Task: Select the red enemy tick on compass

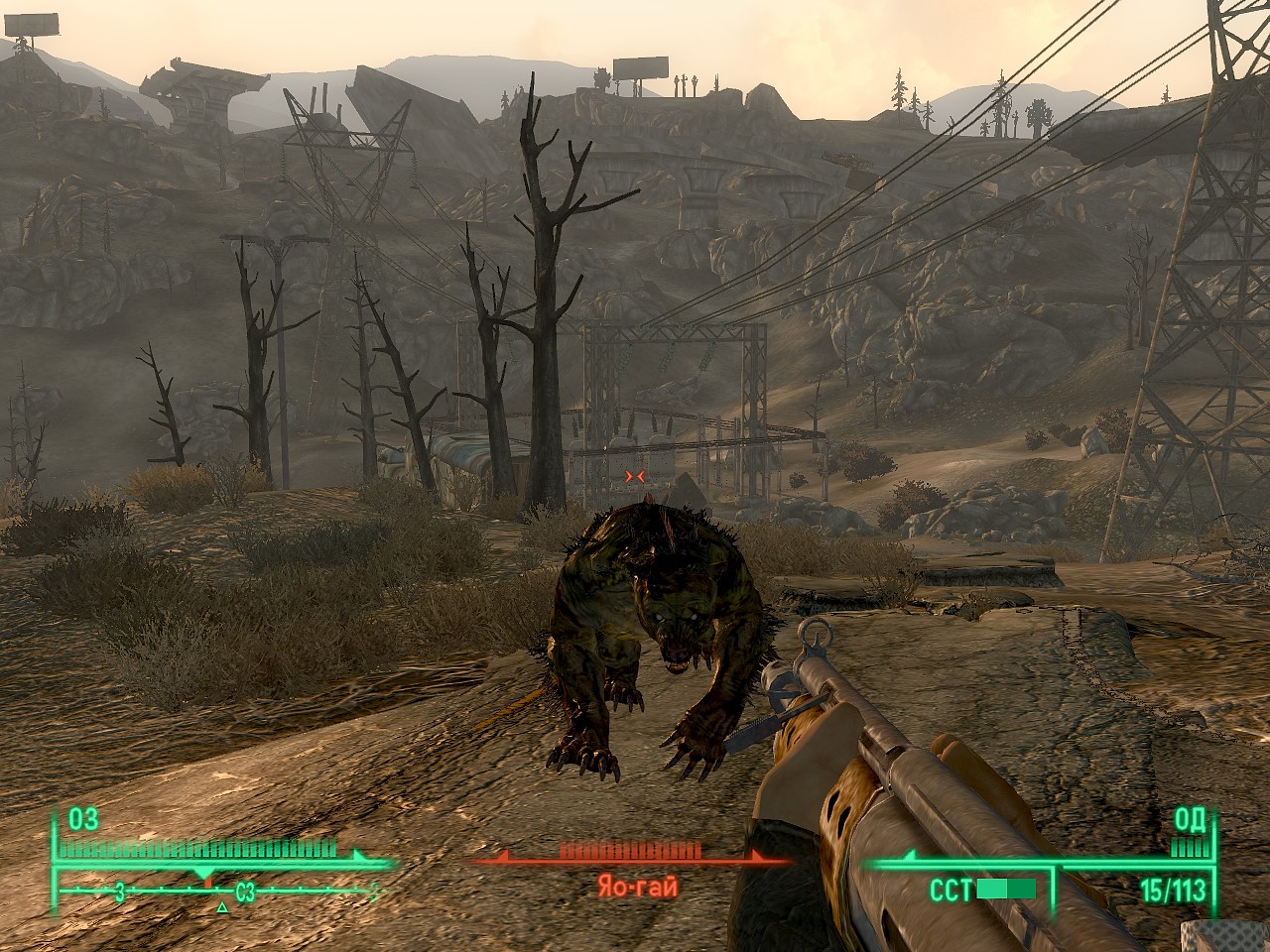Action: click(208, 883)
